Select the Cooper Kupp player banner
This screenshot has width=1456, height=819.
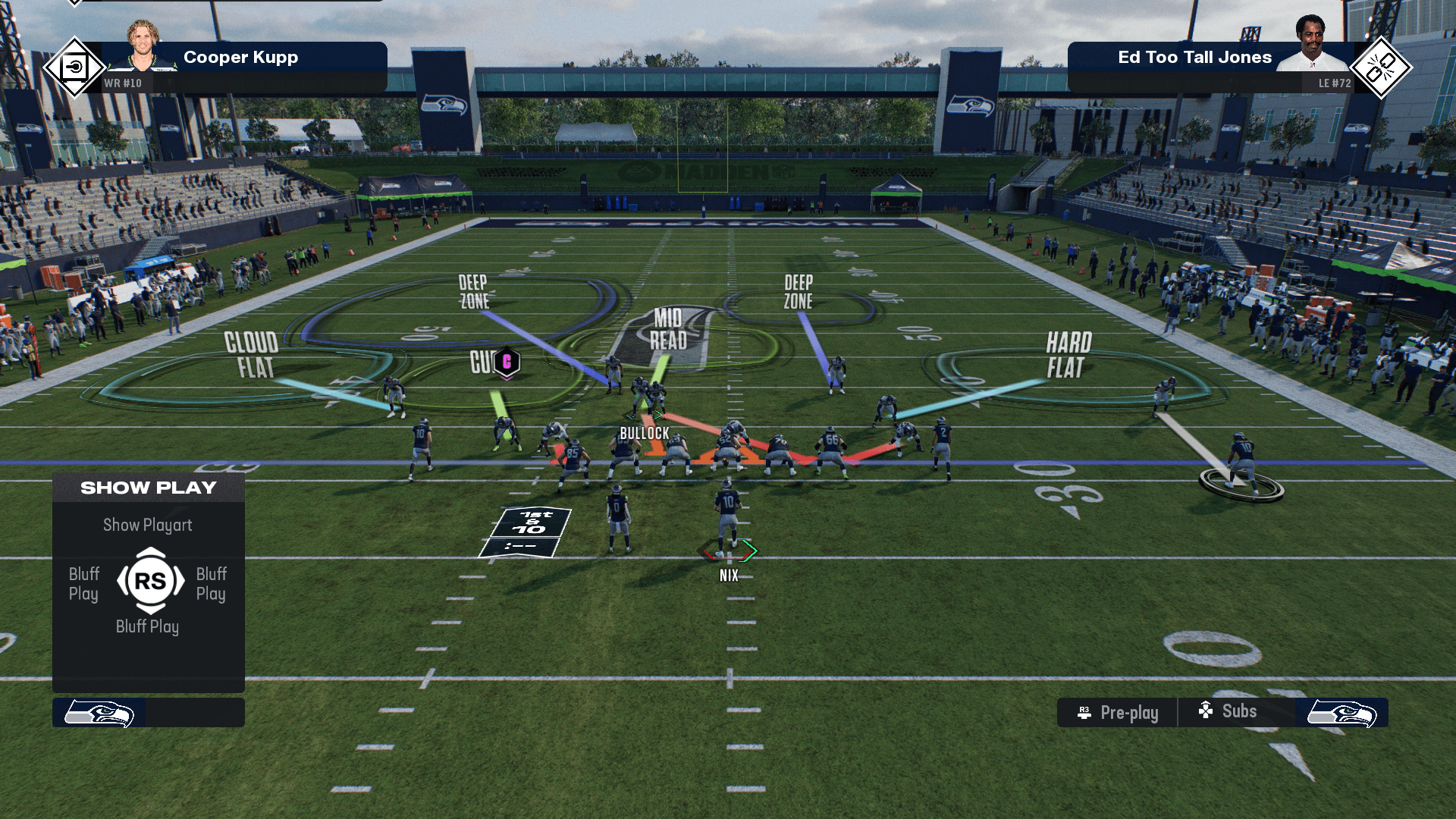click(x=241, y=58)
